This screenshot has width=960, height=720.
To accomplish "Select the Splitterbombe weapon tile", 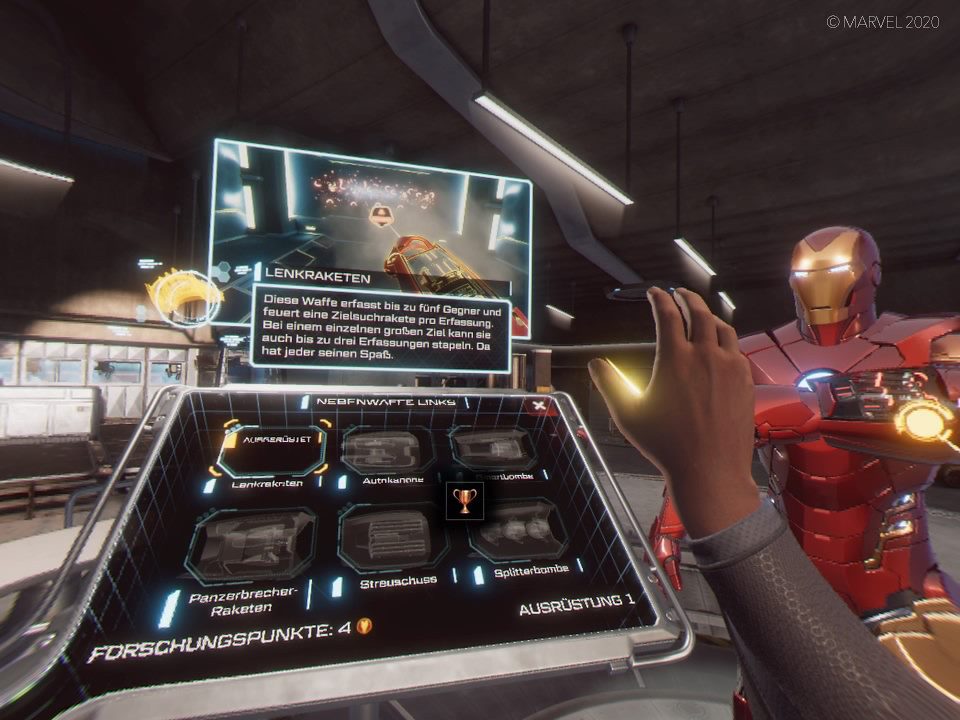I will [x=517, y=530].
